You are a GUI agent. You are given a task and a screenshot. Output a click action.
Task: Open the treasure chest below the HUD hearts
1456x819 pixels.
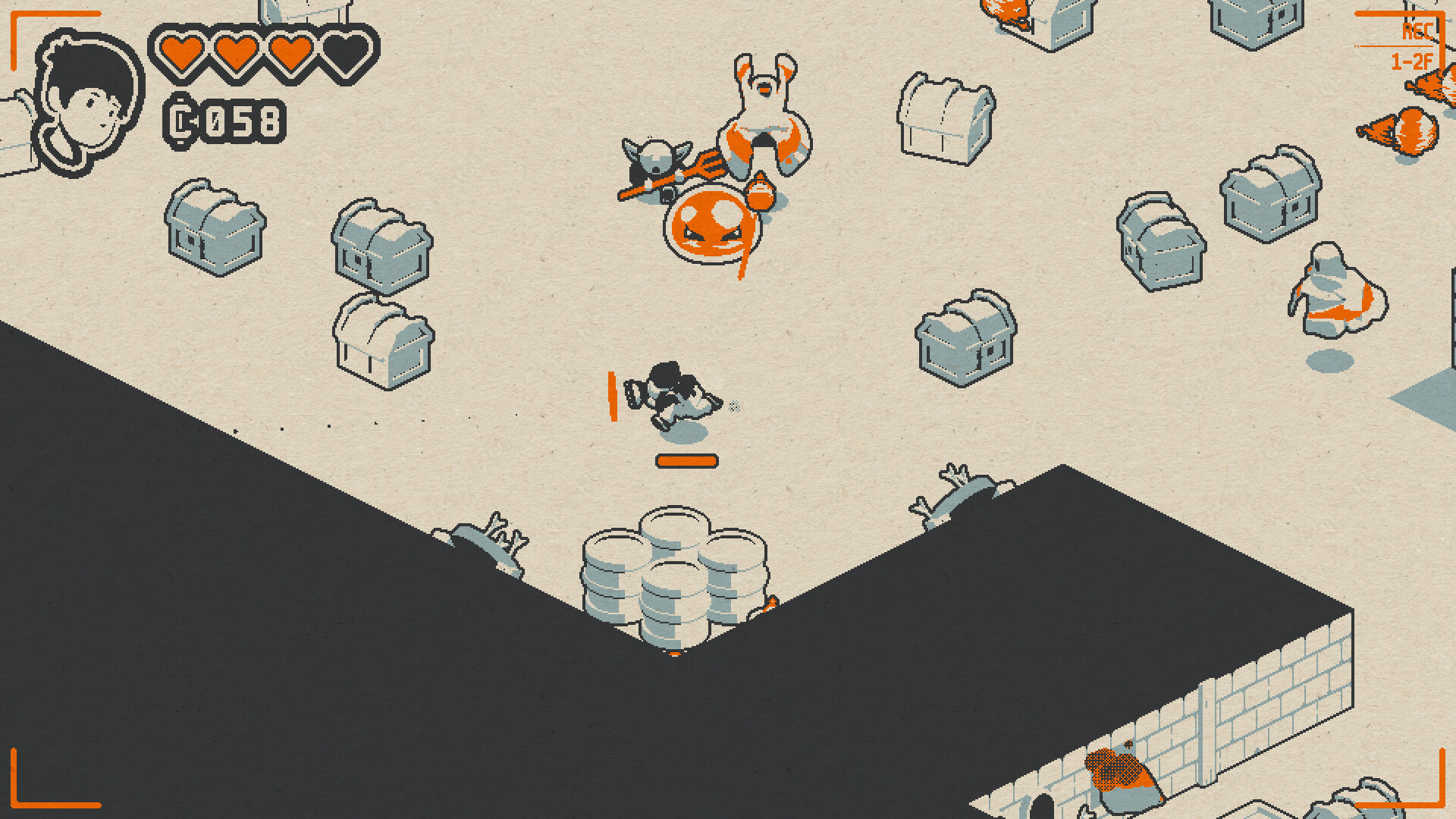click(216, 231)
